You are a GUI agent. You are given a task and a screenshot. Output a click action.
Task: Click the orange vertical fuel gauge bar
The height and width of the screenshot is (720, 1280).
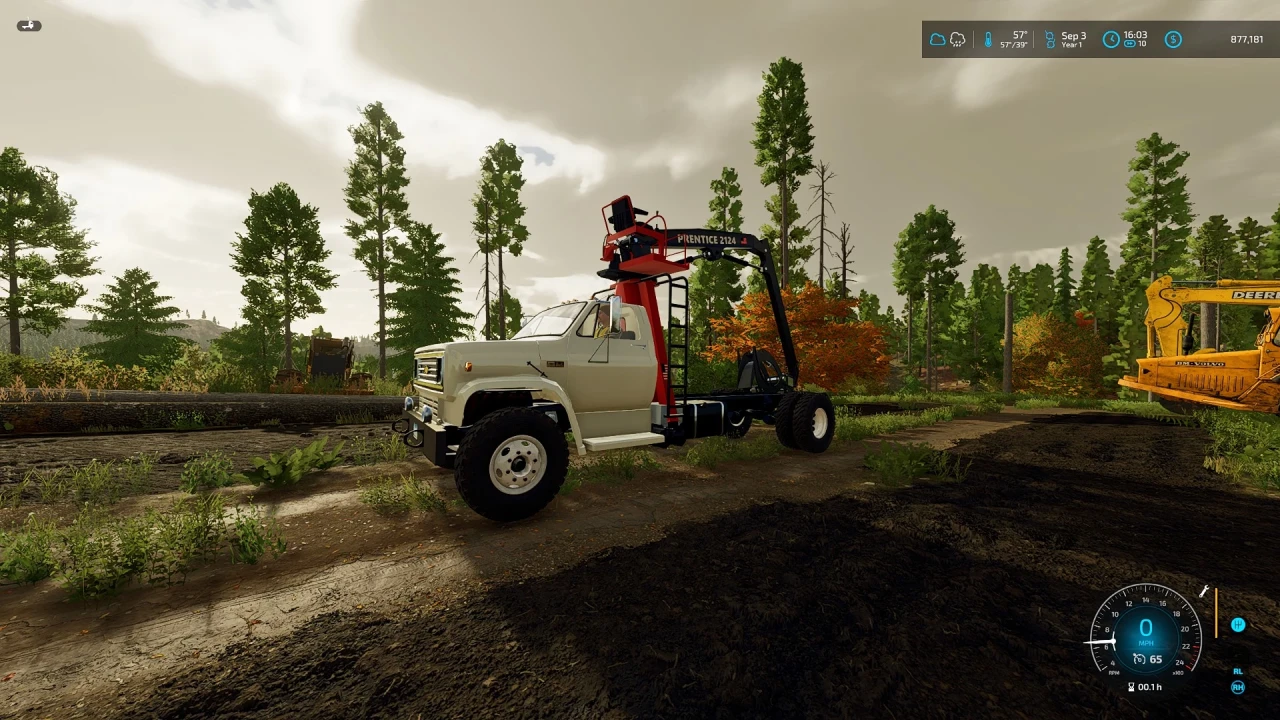pyautogui.click(x=1216, y=612)
